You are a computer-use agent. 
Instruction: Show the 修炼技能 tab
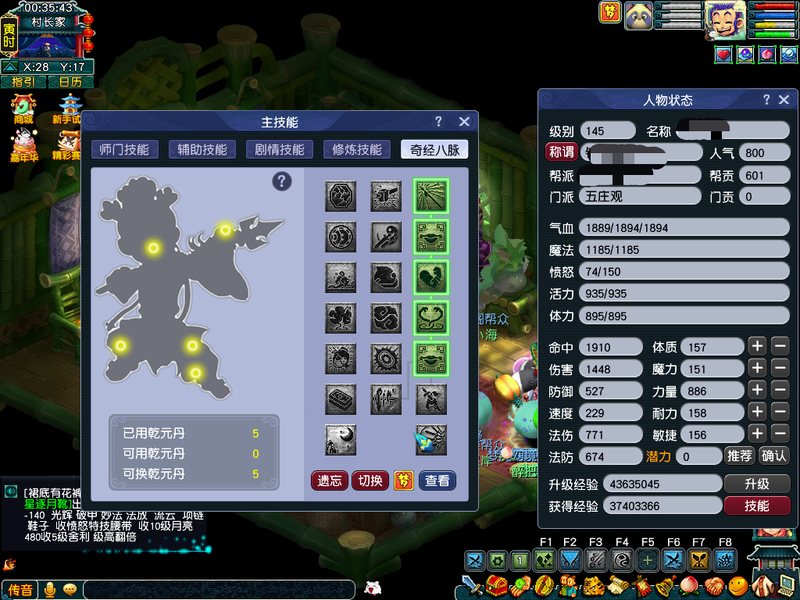(x=356, y=150)
